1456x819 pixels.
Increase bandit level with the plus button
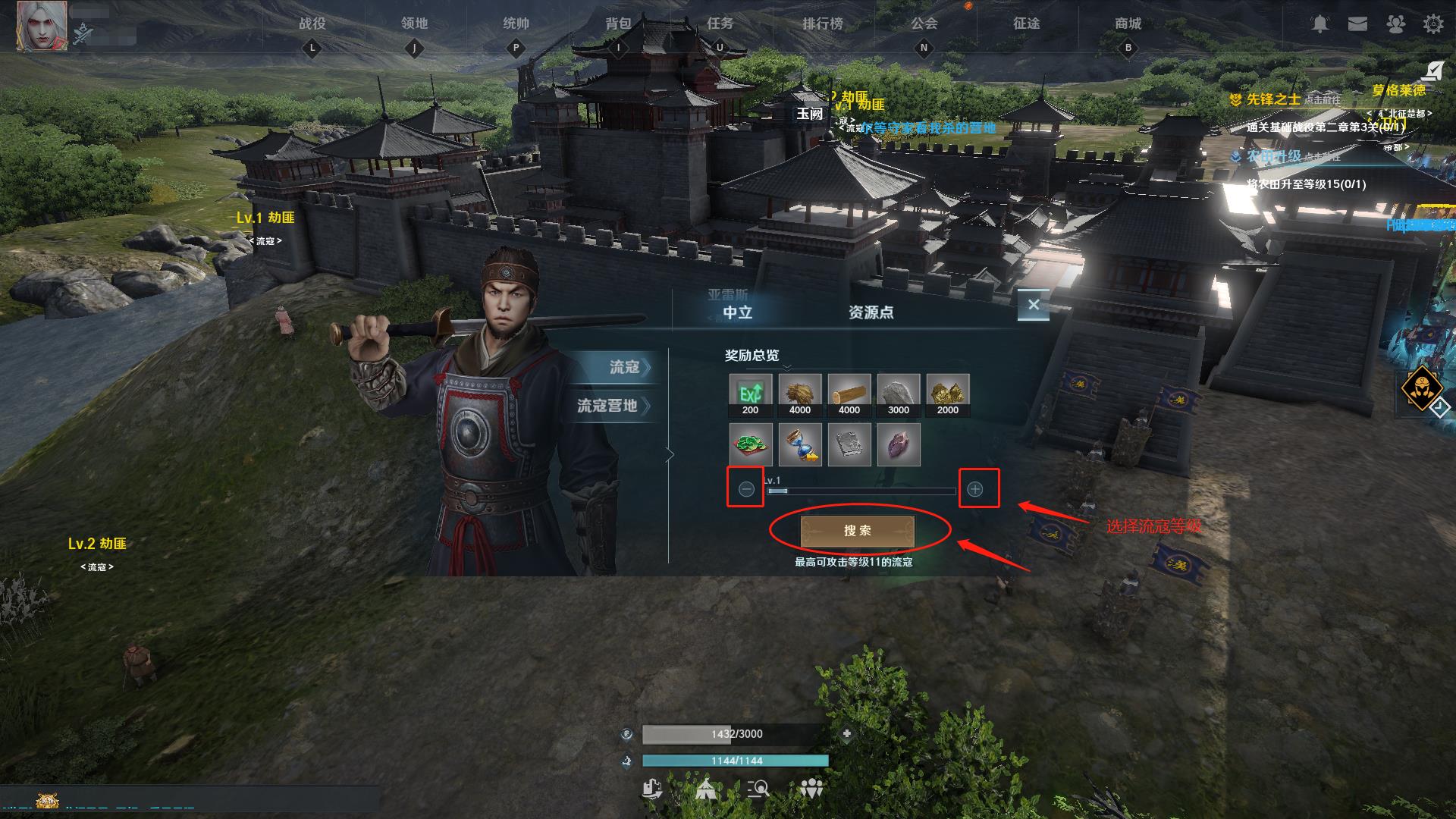point(975,489)
